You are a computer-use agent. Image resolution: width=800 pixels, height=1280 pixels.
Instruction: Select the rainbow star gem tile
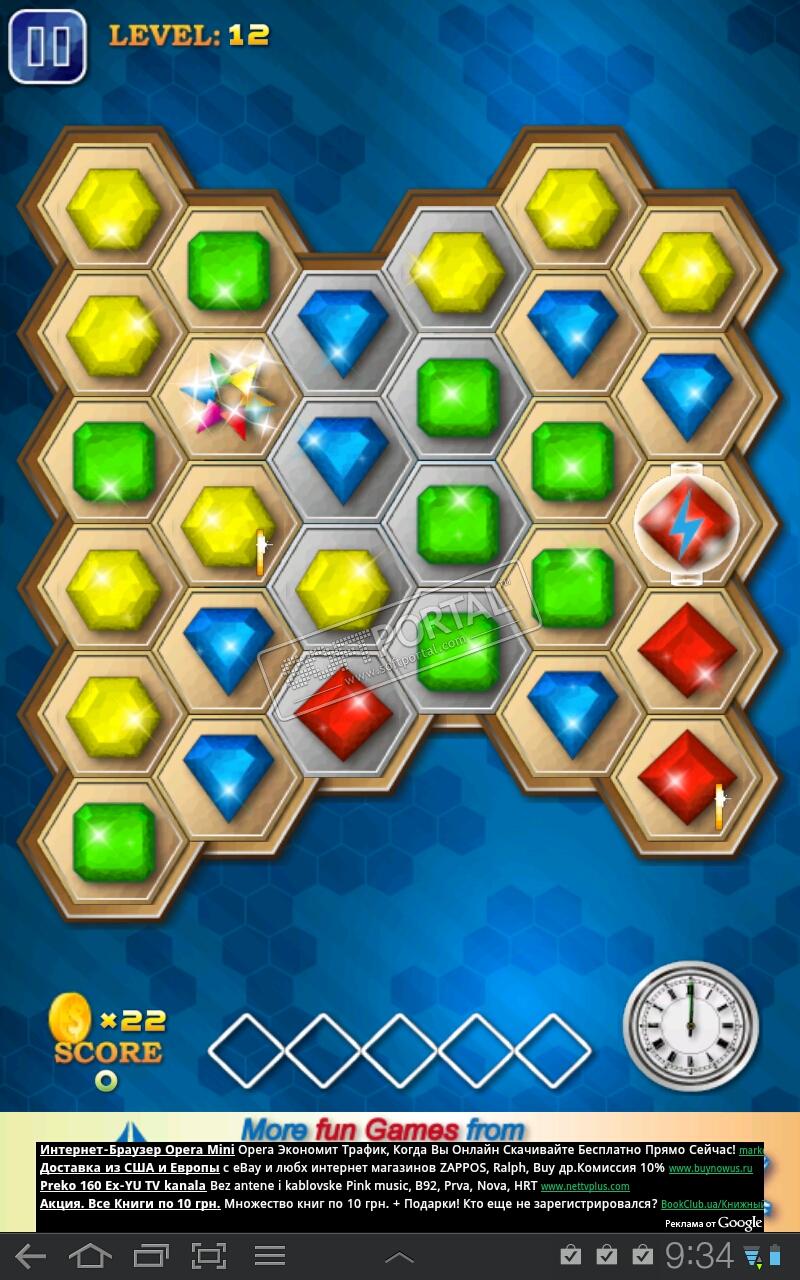[x=229, y=394]
